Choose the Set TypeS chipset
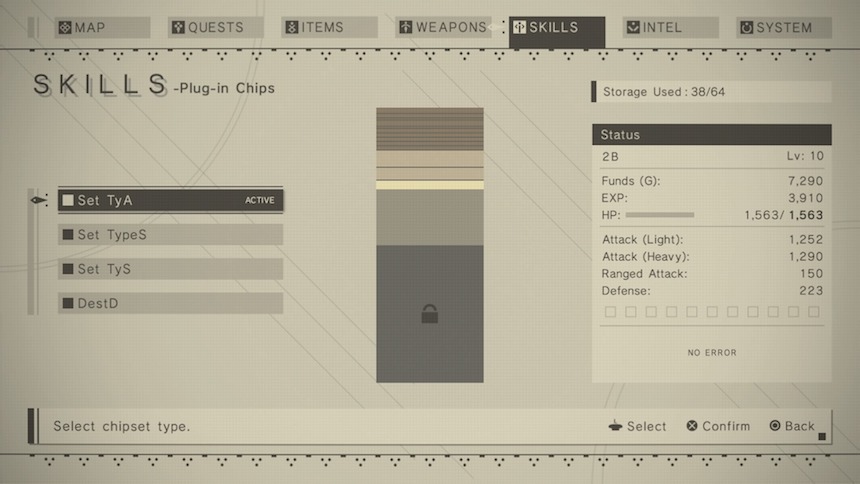Screen dimensions: 860x484 (170, 235)
